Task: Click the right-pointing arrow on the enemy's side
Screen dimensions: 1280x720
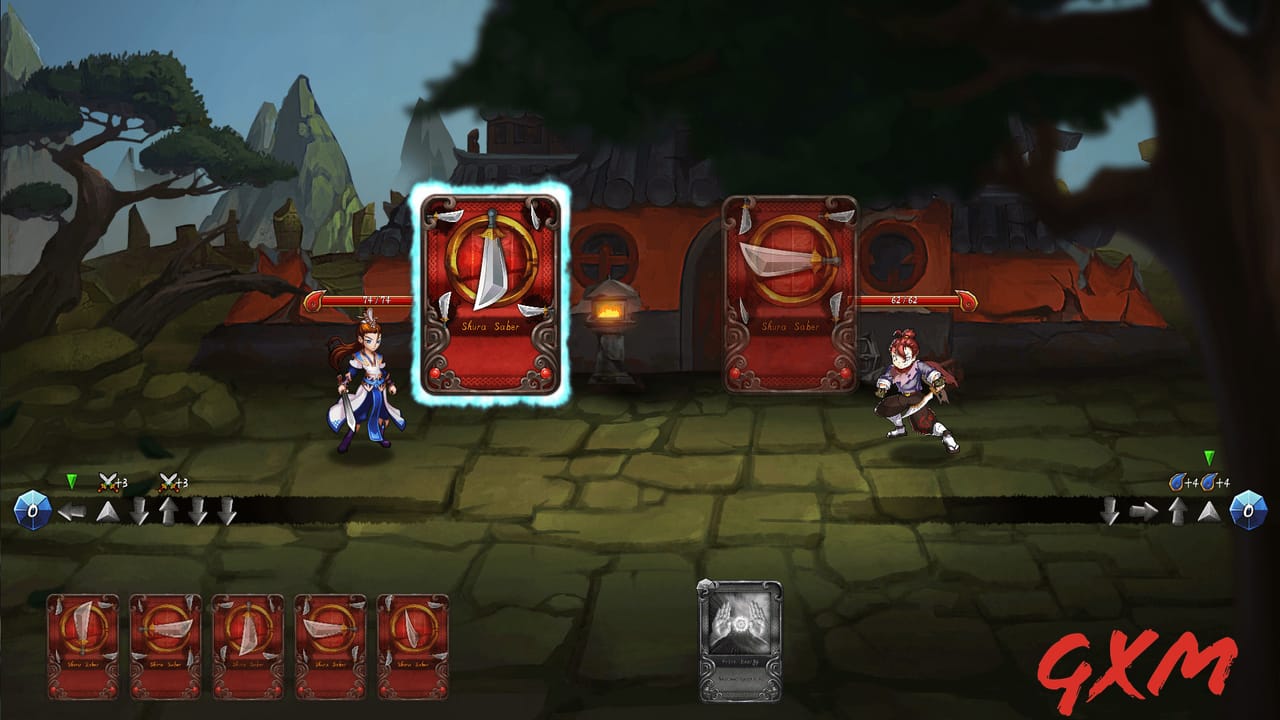Action: [x=1143, y=510]
